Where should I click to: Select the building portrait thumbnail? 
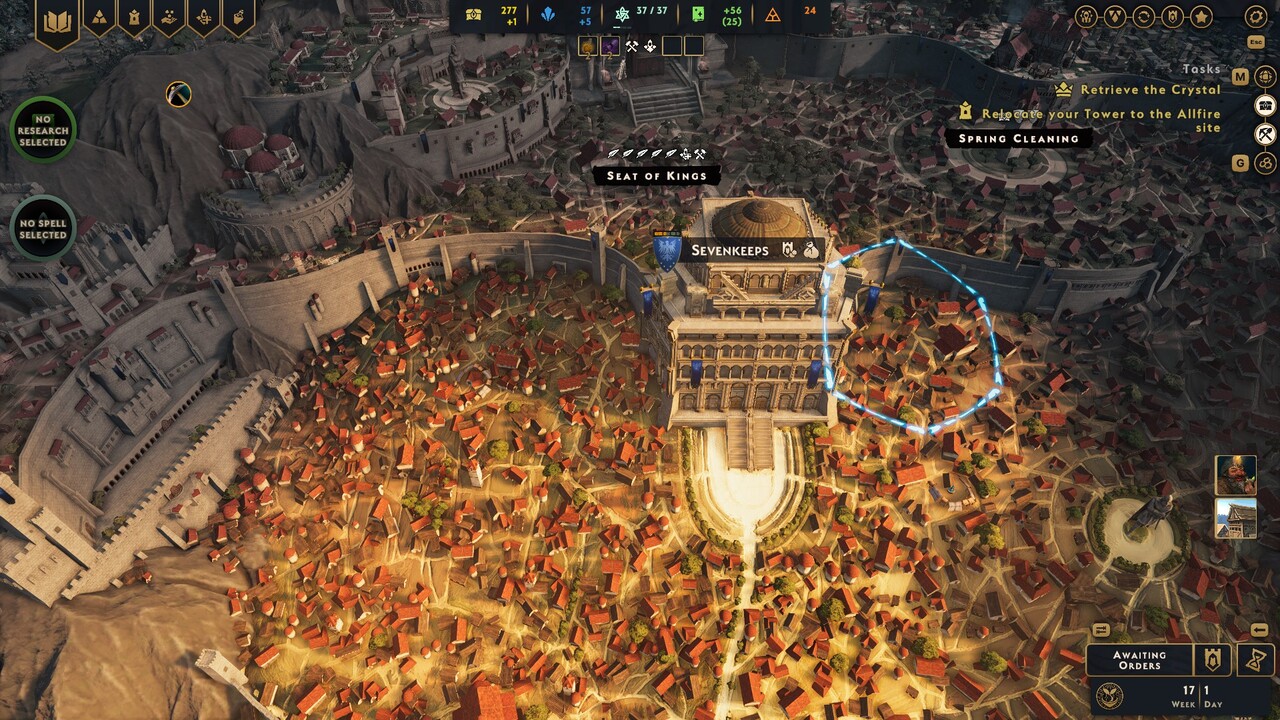pos(1236,518)
